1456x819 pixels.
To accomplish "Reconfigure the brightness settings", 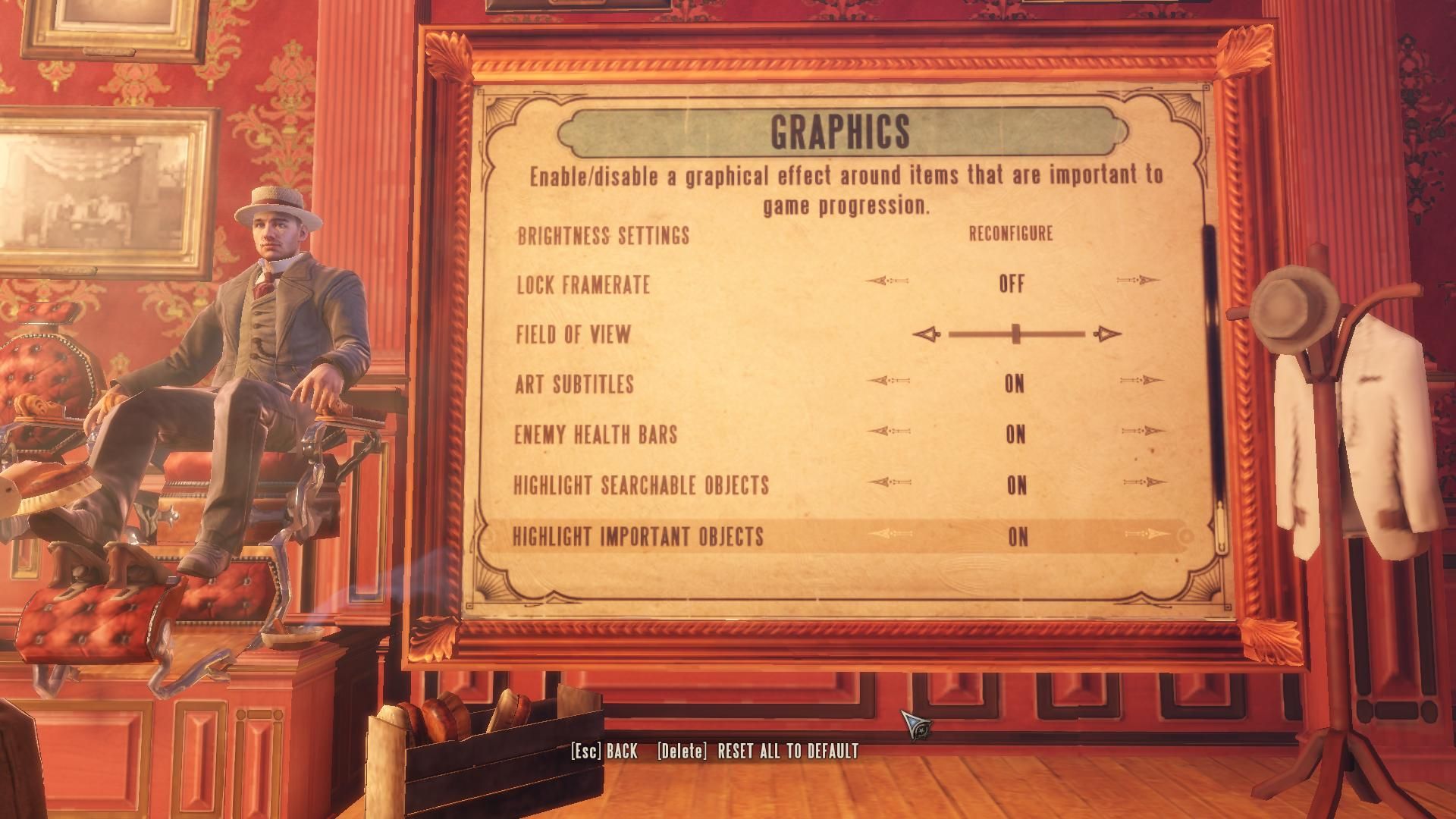I will [1011, 234].
